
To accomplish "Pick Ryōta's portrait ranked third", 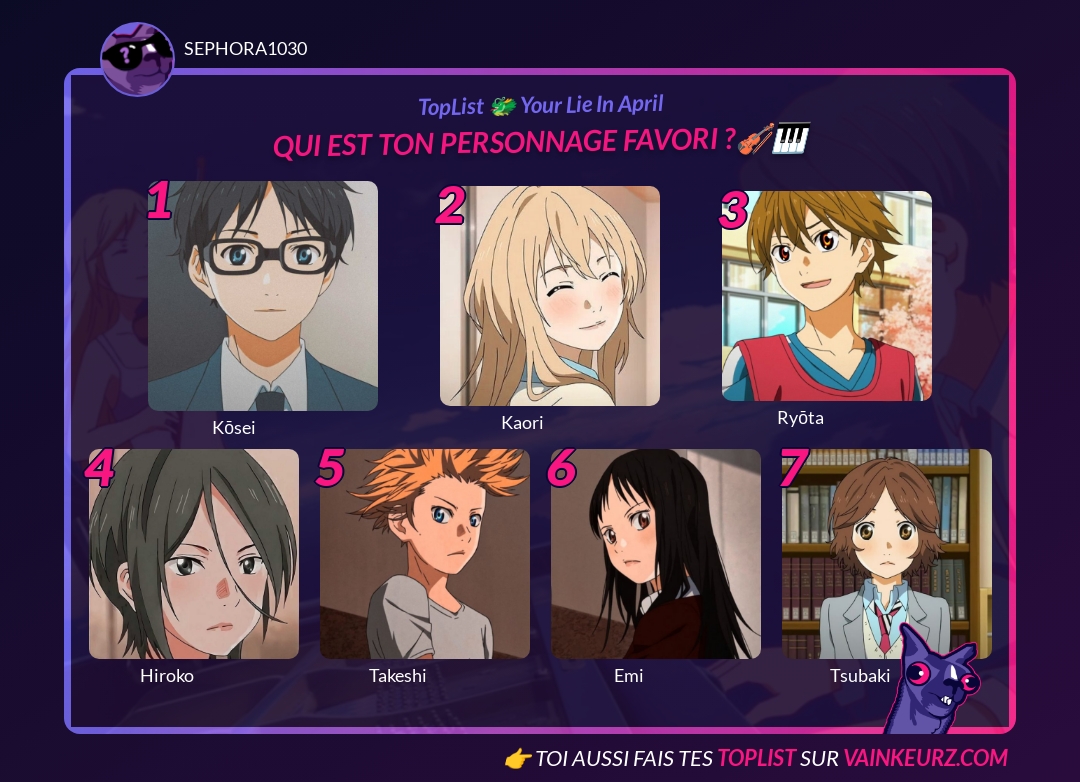I will coord(827,296).
